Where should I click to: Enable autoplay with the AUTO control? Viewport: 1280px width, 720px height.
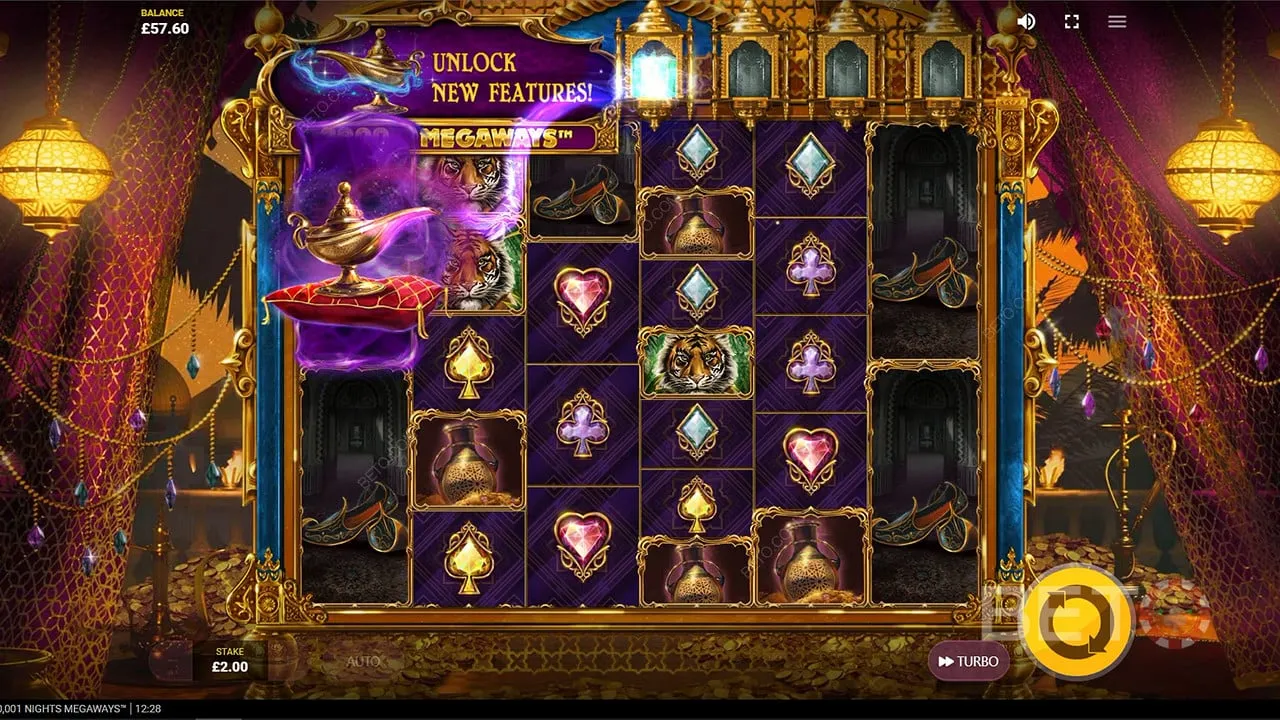pyautogui.click(x=365, y=660)
